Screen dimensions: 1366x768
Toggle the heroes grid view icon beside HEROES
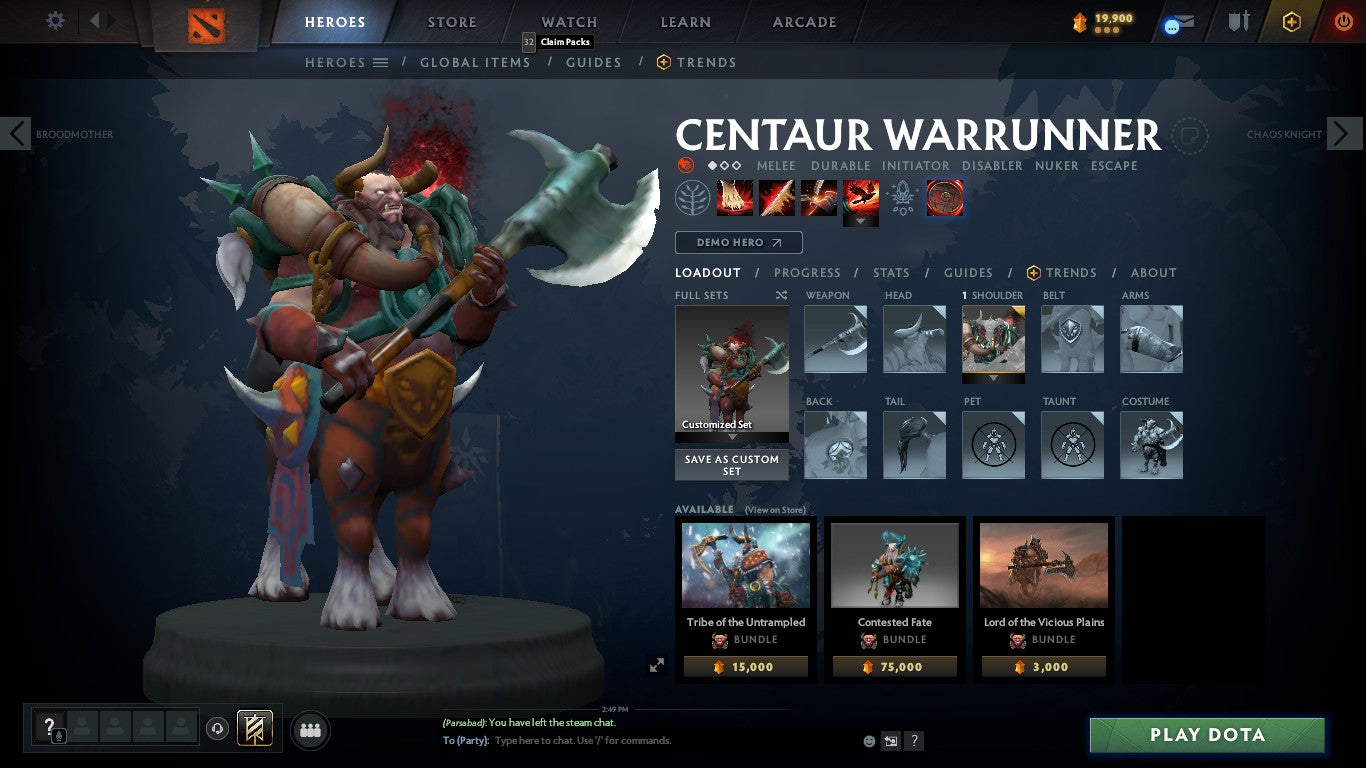click(381, 62)
